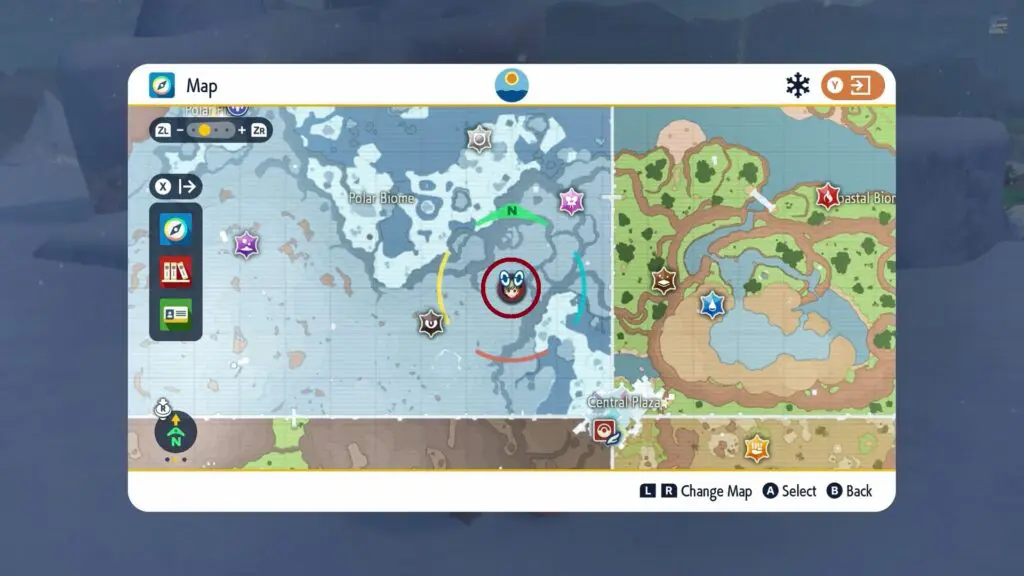Select the compass map app icon in sidebar
This screenshot has height=576, width=1024.
point(176,230)
